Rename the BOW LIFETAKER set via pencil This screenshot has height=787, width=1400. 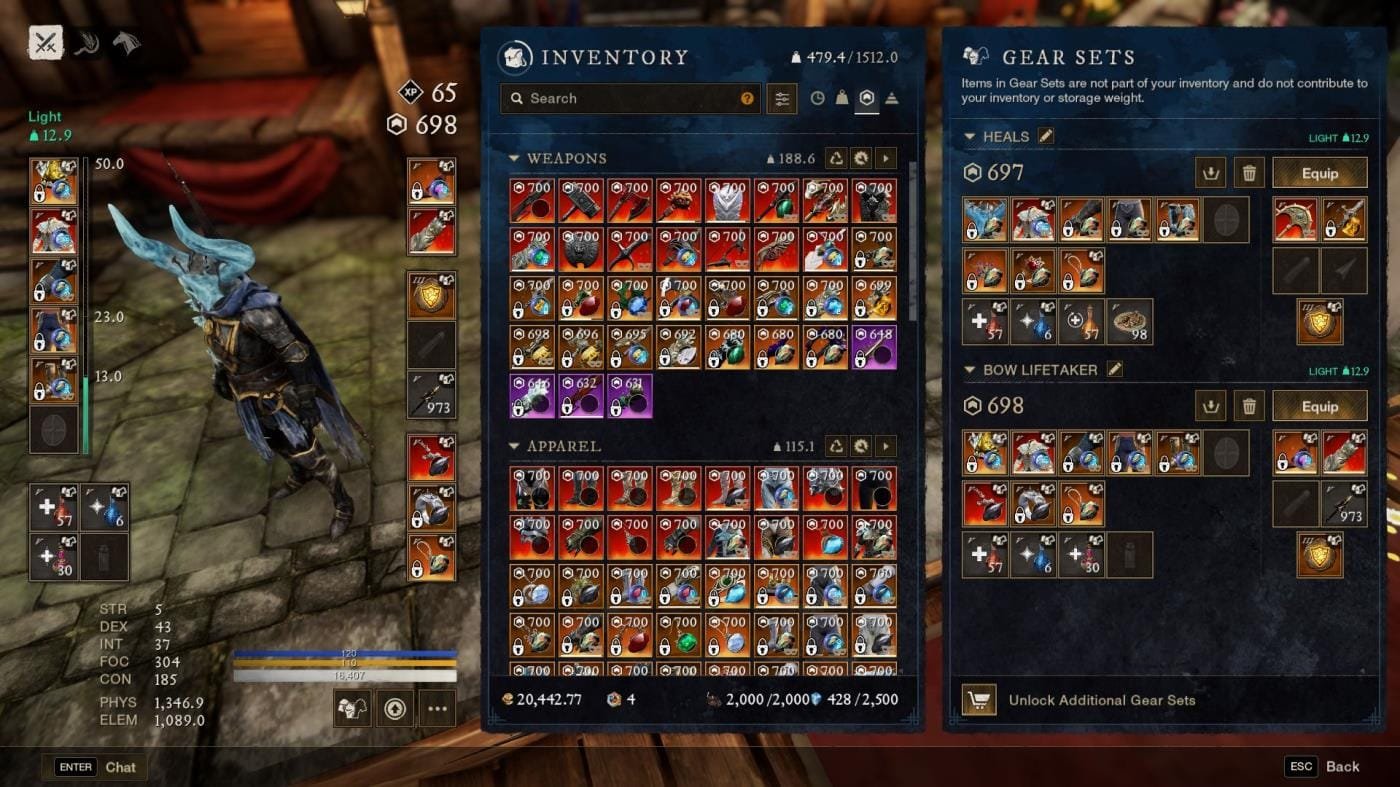click(x=1115, y=370)
